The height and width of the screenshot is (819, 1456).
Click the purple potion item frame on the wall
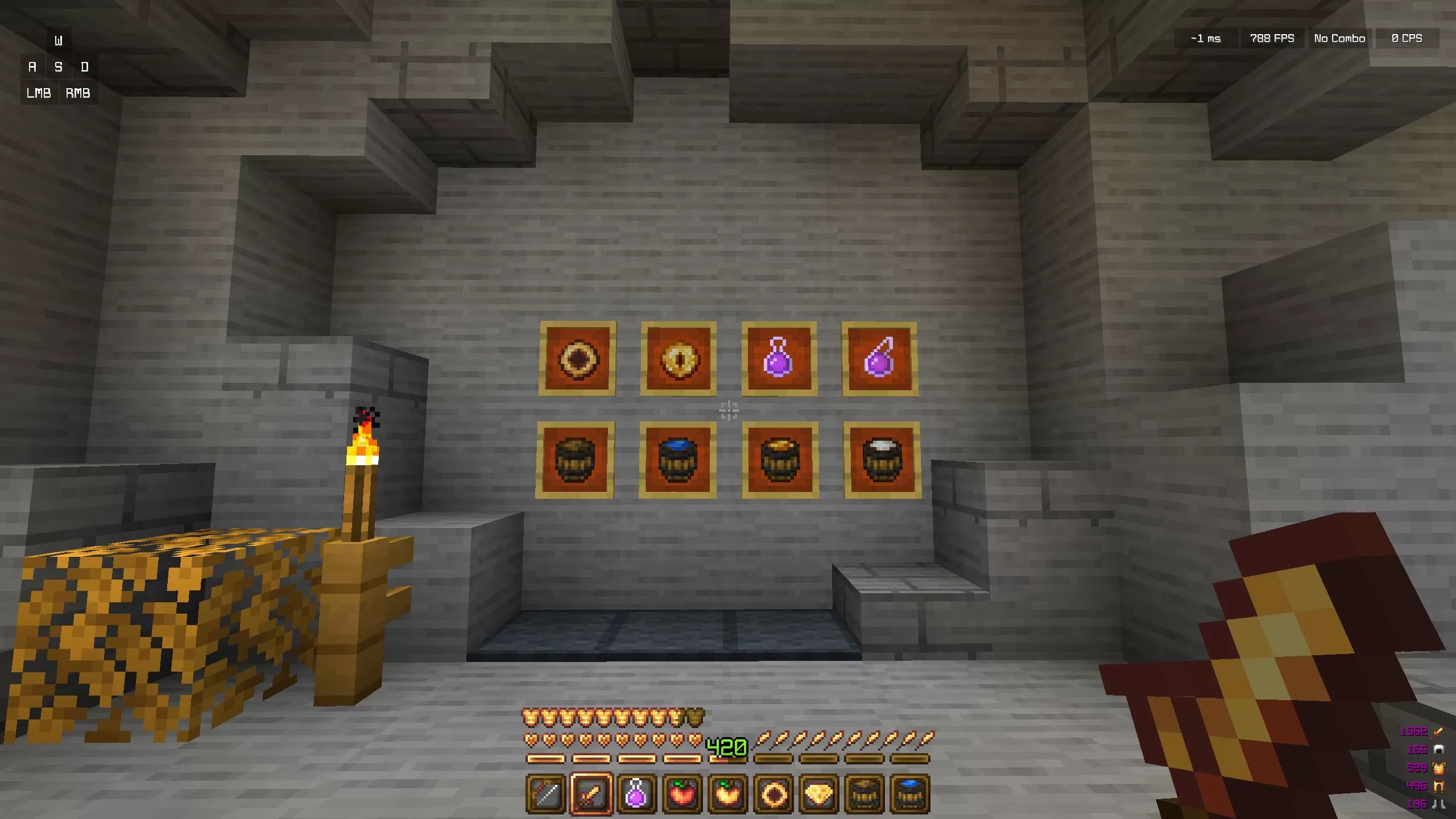coord(779,358)
